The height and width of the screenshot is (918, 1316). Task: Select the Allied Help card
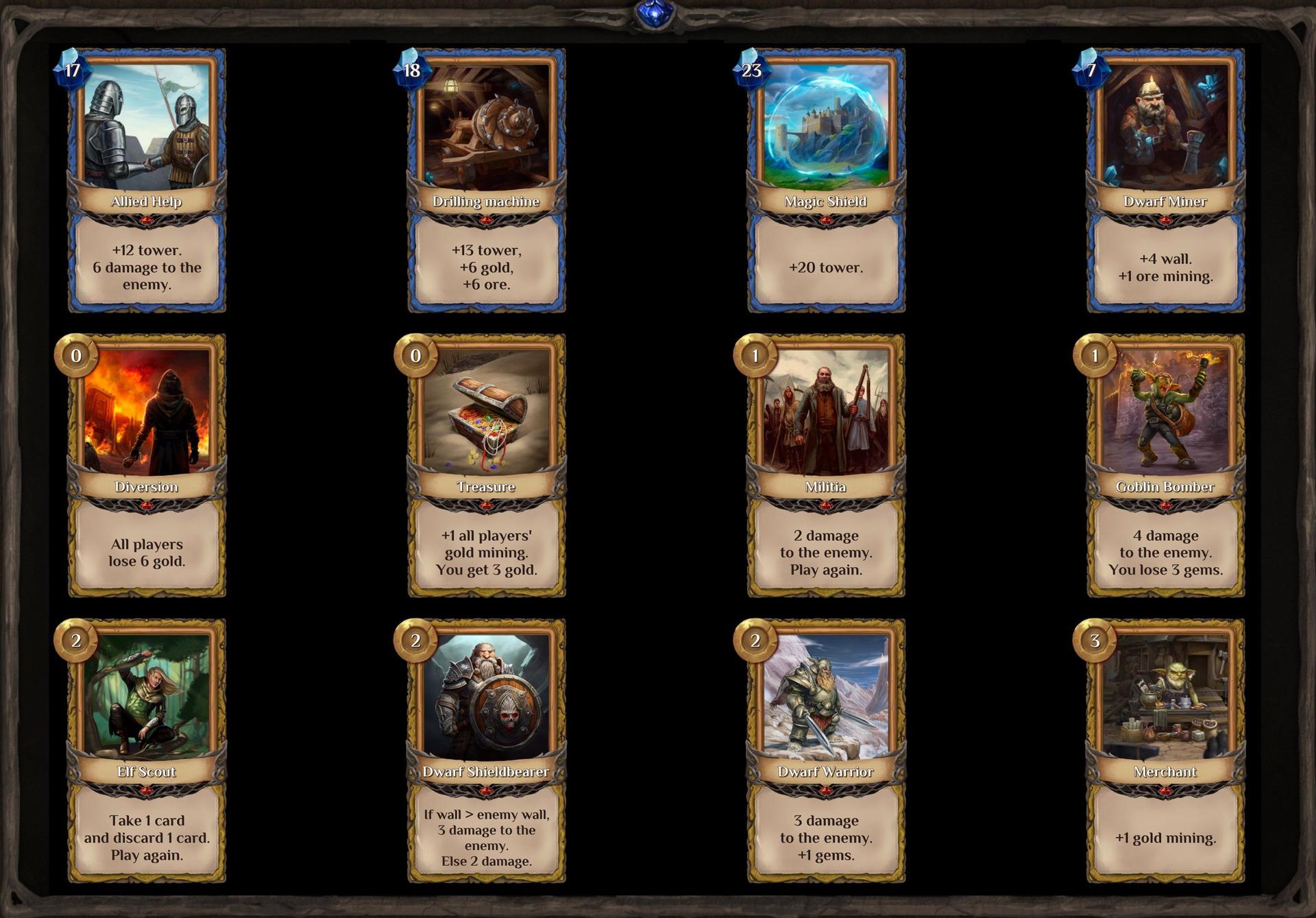[x=147, y=180]
